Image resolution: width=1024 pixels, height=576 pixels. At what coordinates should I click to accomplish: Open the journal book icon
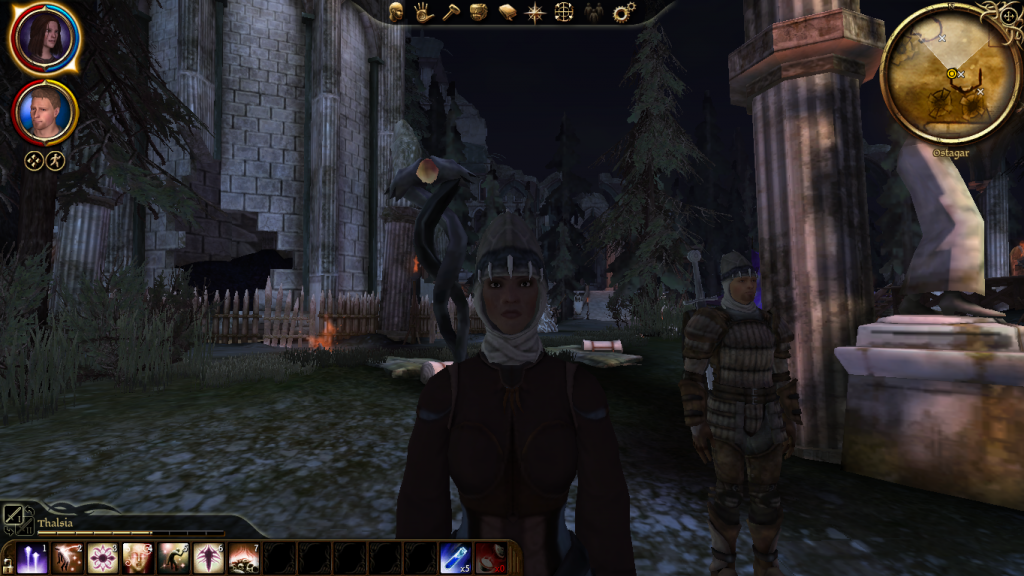507,13
